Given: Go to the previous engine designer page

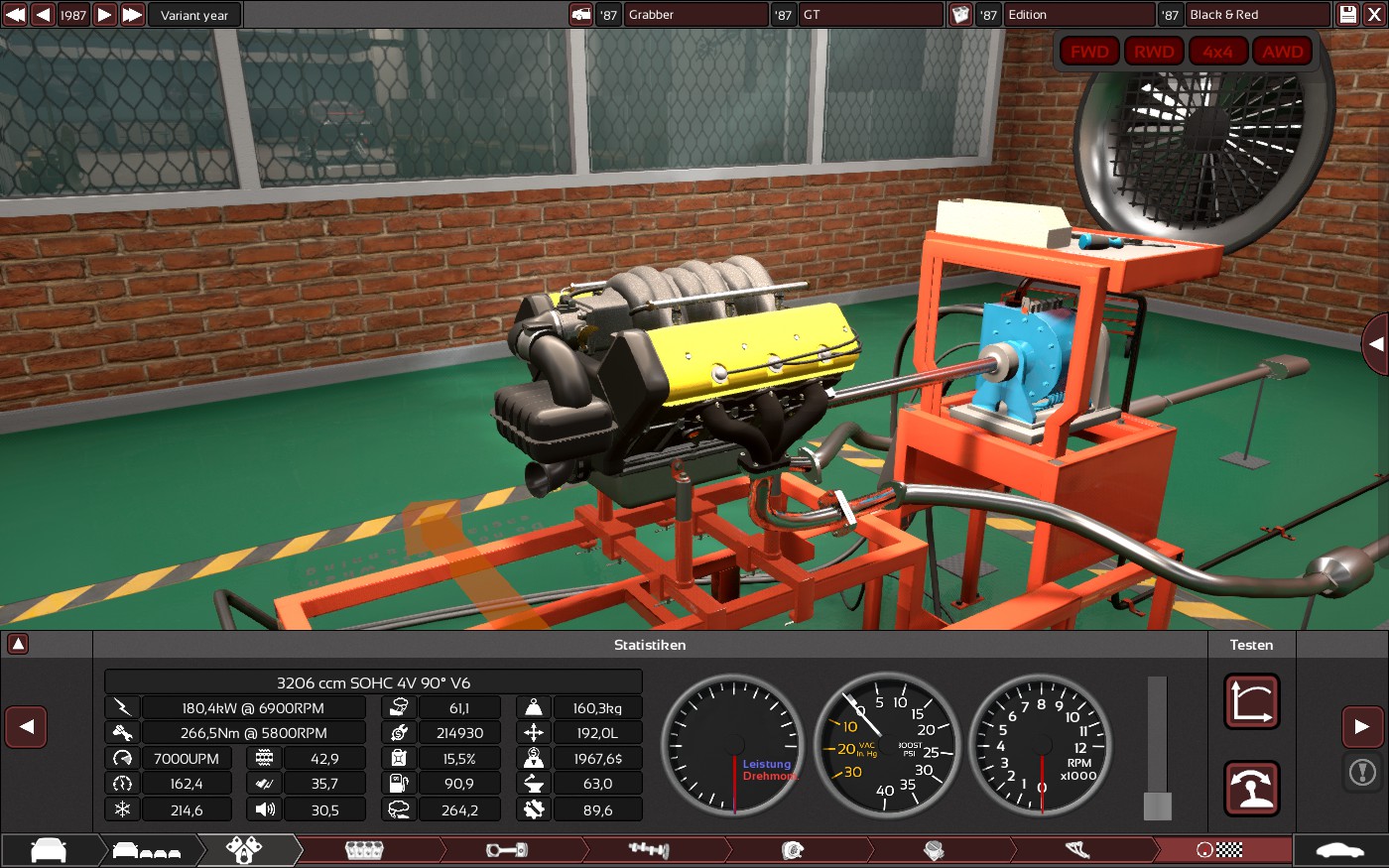Looking at the screenshot, I should coord(27,727).
